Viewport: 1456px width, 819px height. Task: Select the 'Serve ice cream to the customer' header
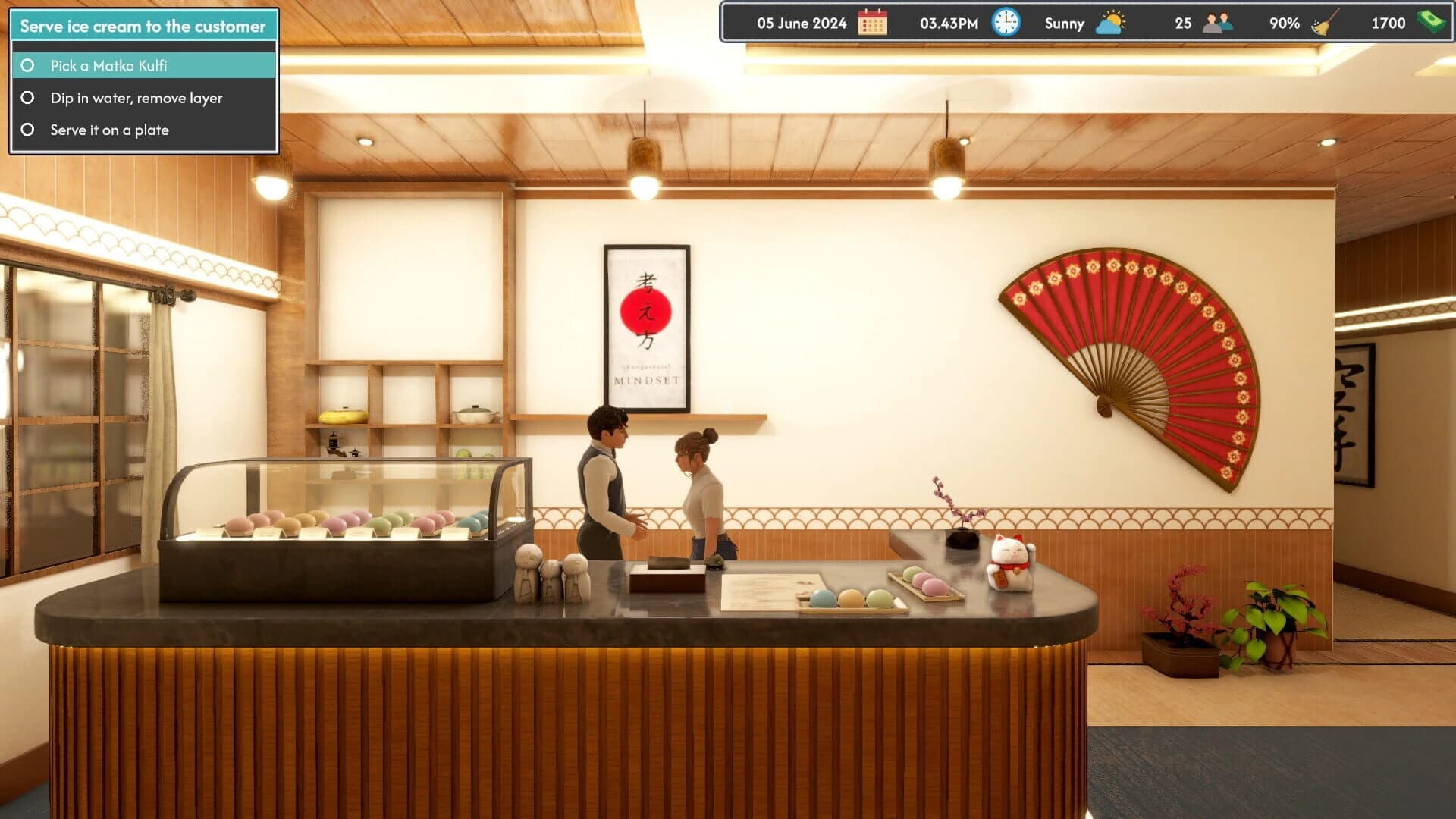(x=141, y=26)
